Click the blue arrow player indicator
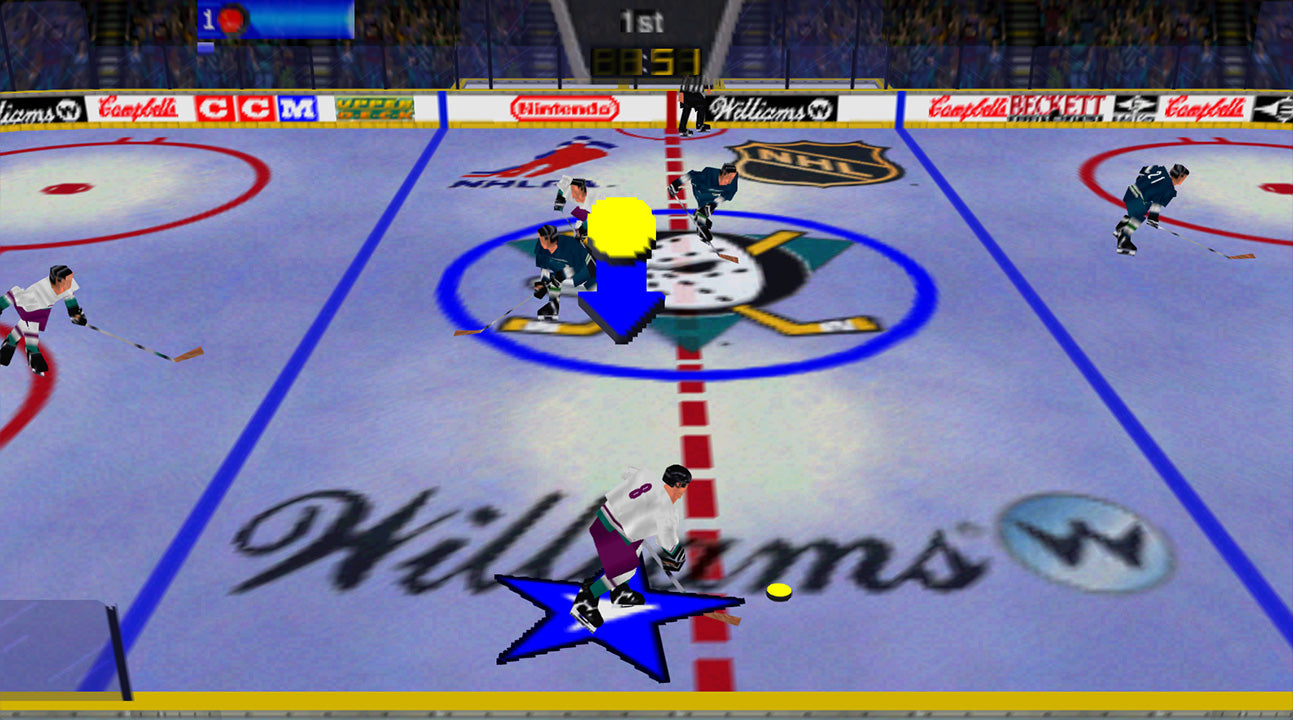 (x=622, y=300)
